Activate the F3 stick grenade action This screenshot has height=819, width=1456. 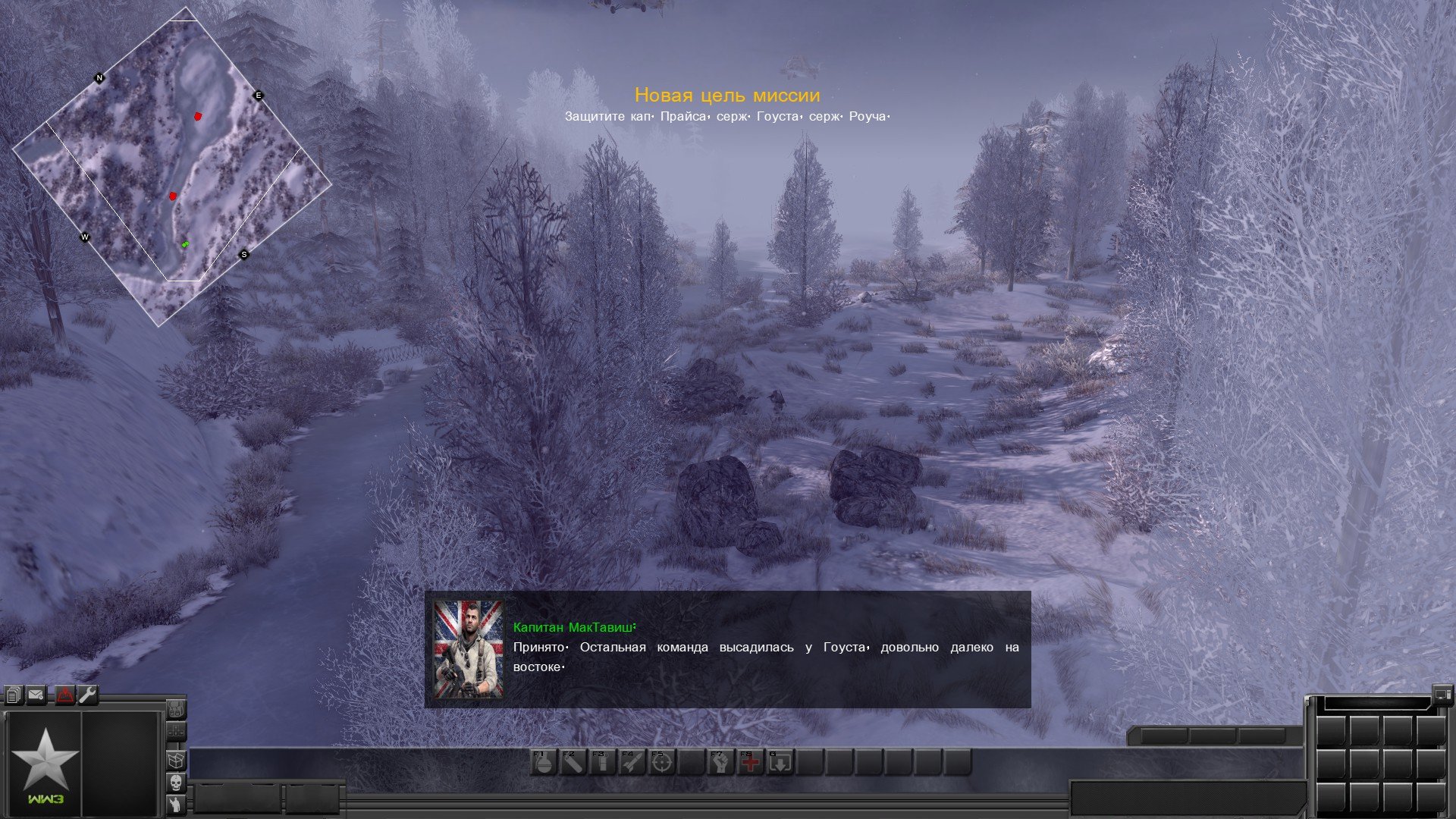click(x=602, y=763)
